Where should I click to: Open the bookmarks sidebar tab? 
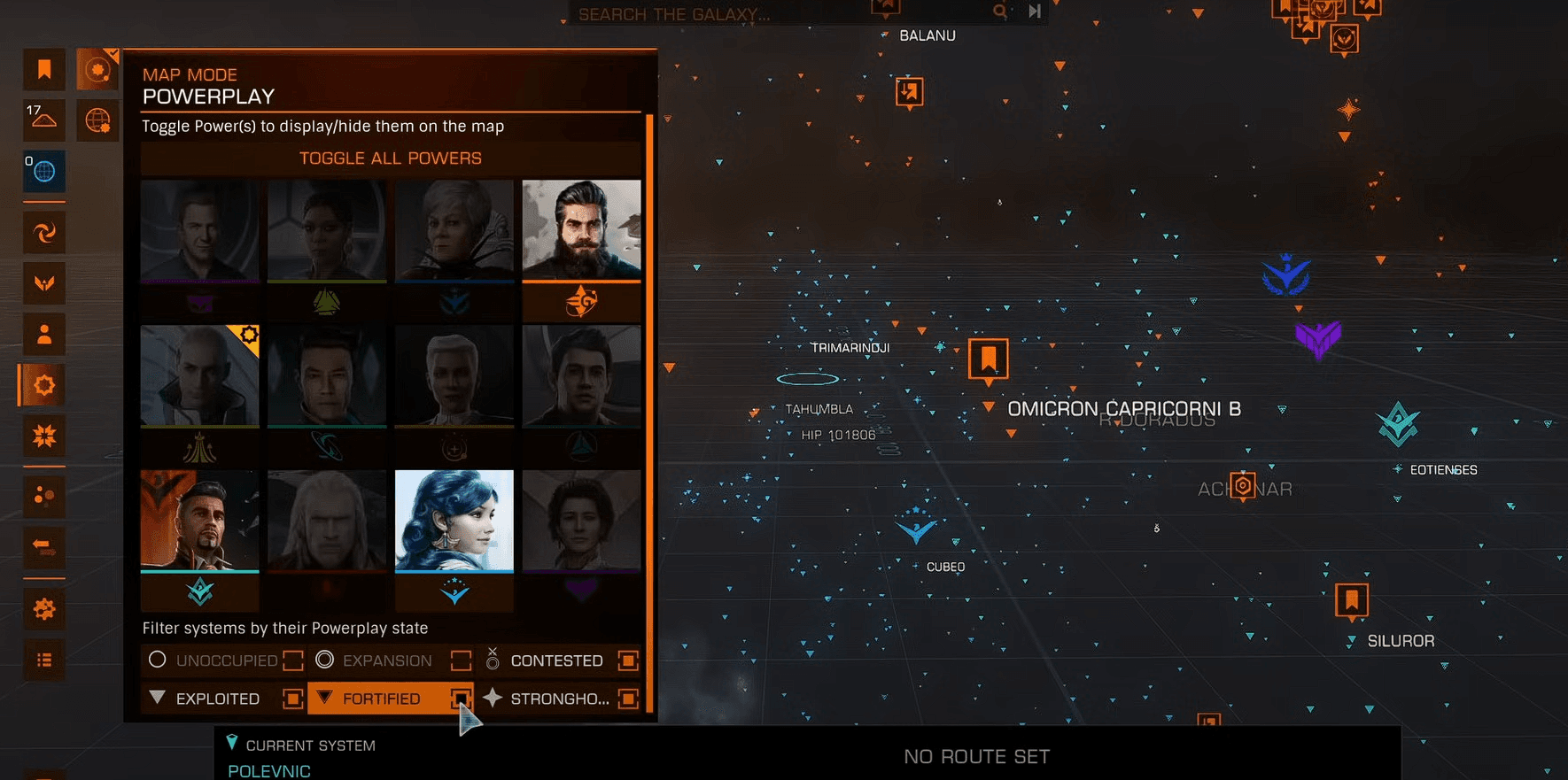(44, 69)
